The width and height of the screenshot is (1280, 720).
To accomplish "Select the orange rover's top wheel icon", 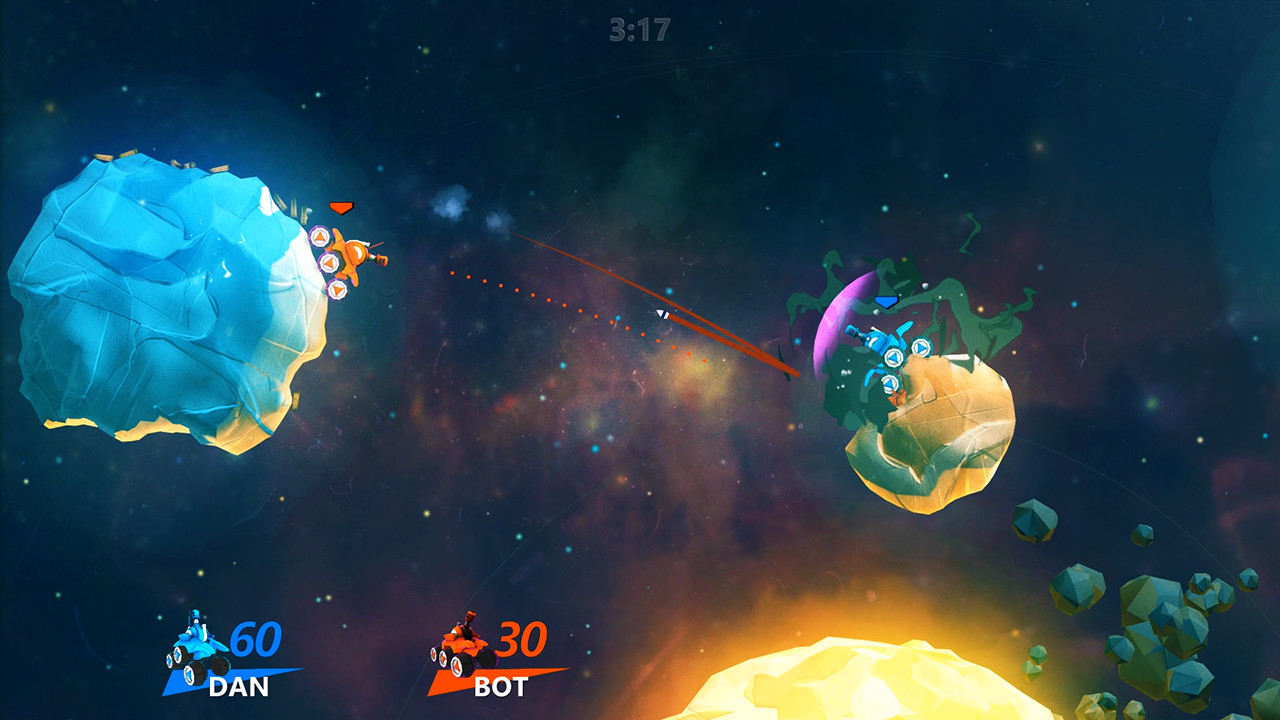I will pos(320,236).
